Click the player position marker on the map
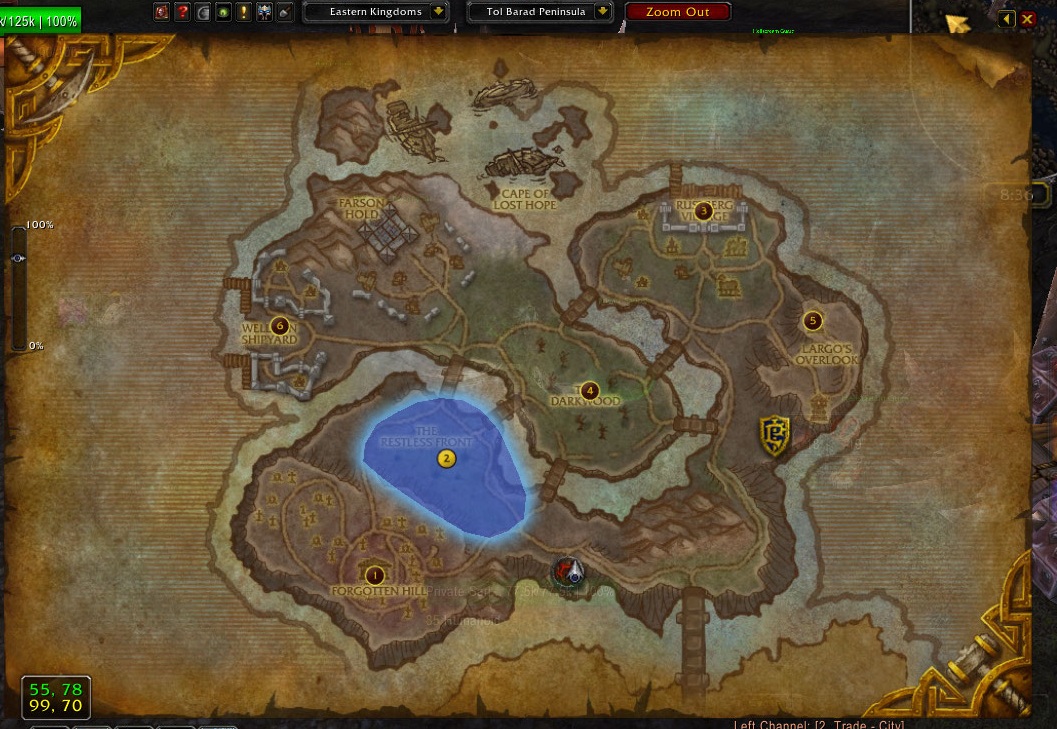This screenshot has width=1057, height=729. pos(570,571)
